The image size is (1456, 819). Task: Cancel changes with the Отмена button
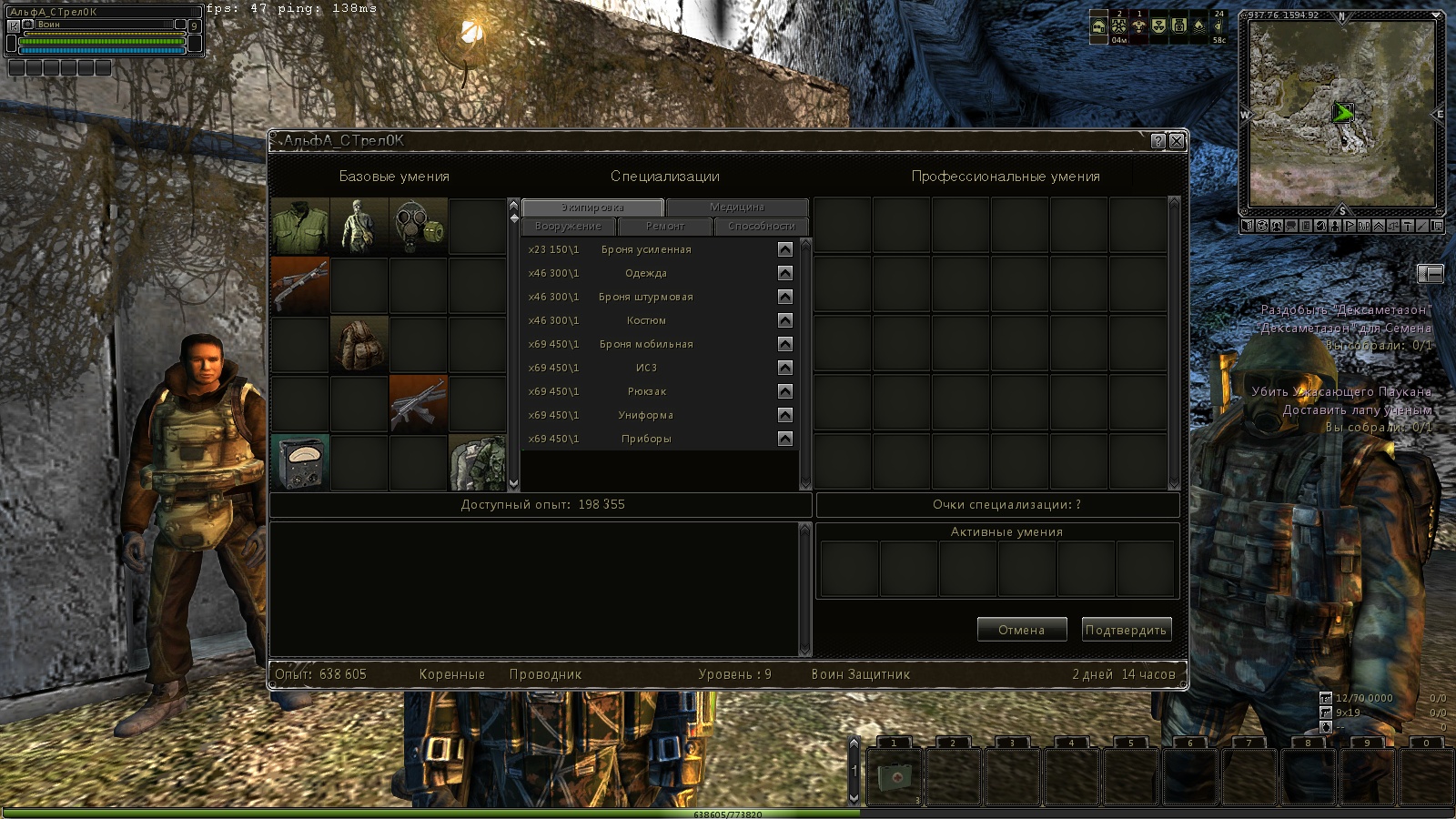(x=1021, y=630)
